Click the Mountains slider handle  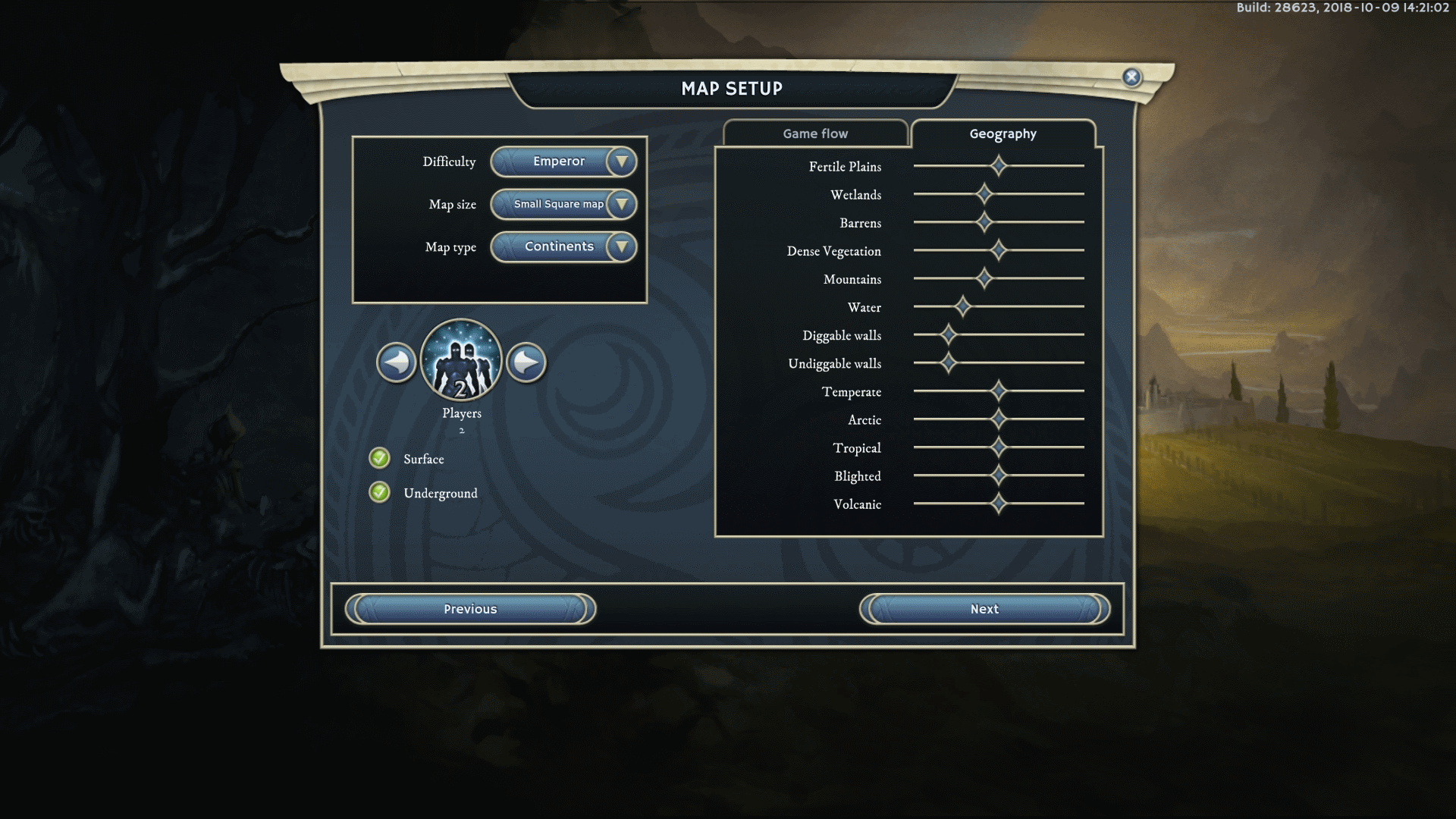tap(984, 278)
